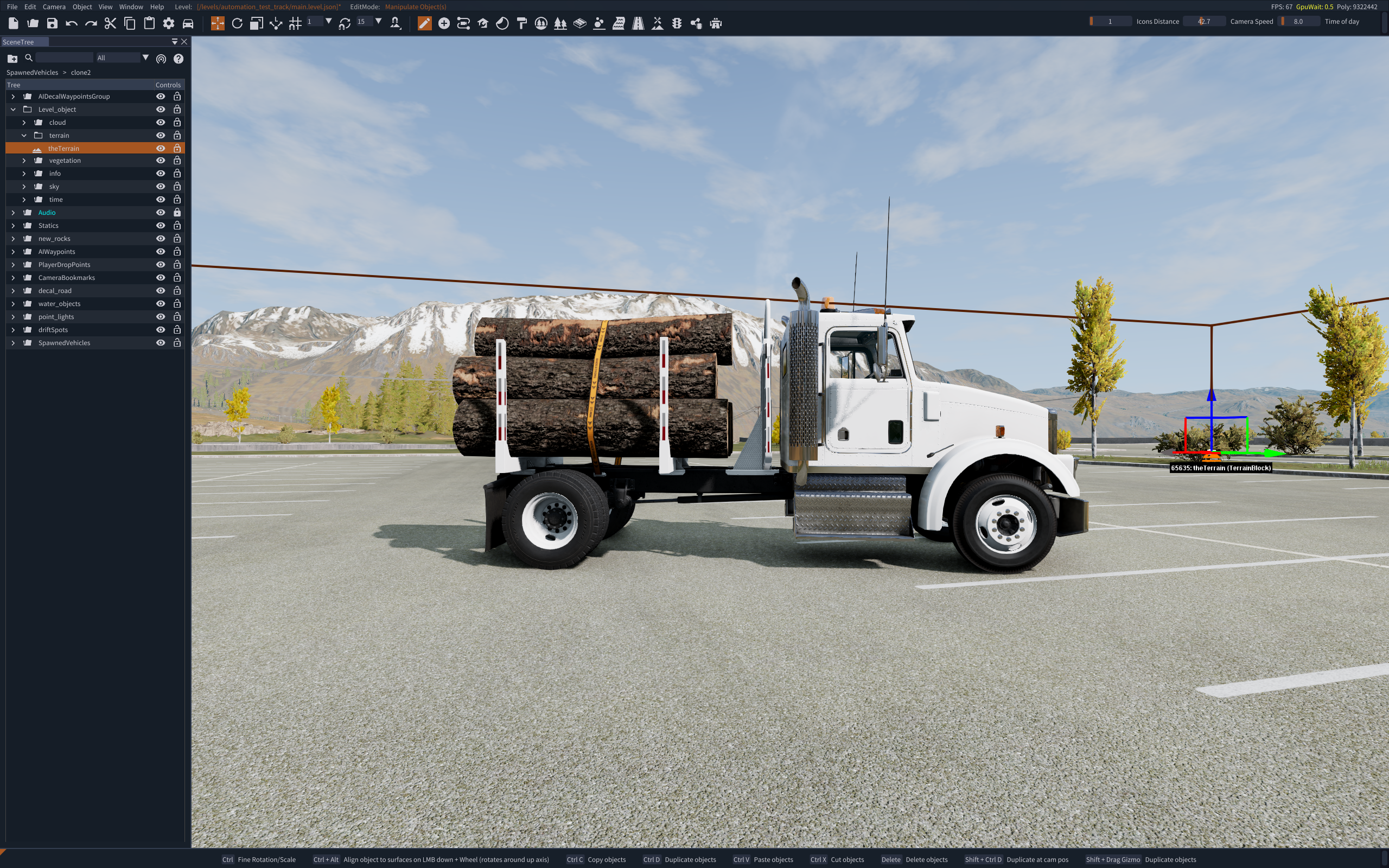Close the SceneTree panel
1389x868 pixels.
184,42
